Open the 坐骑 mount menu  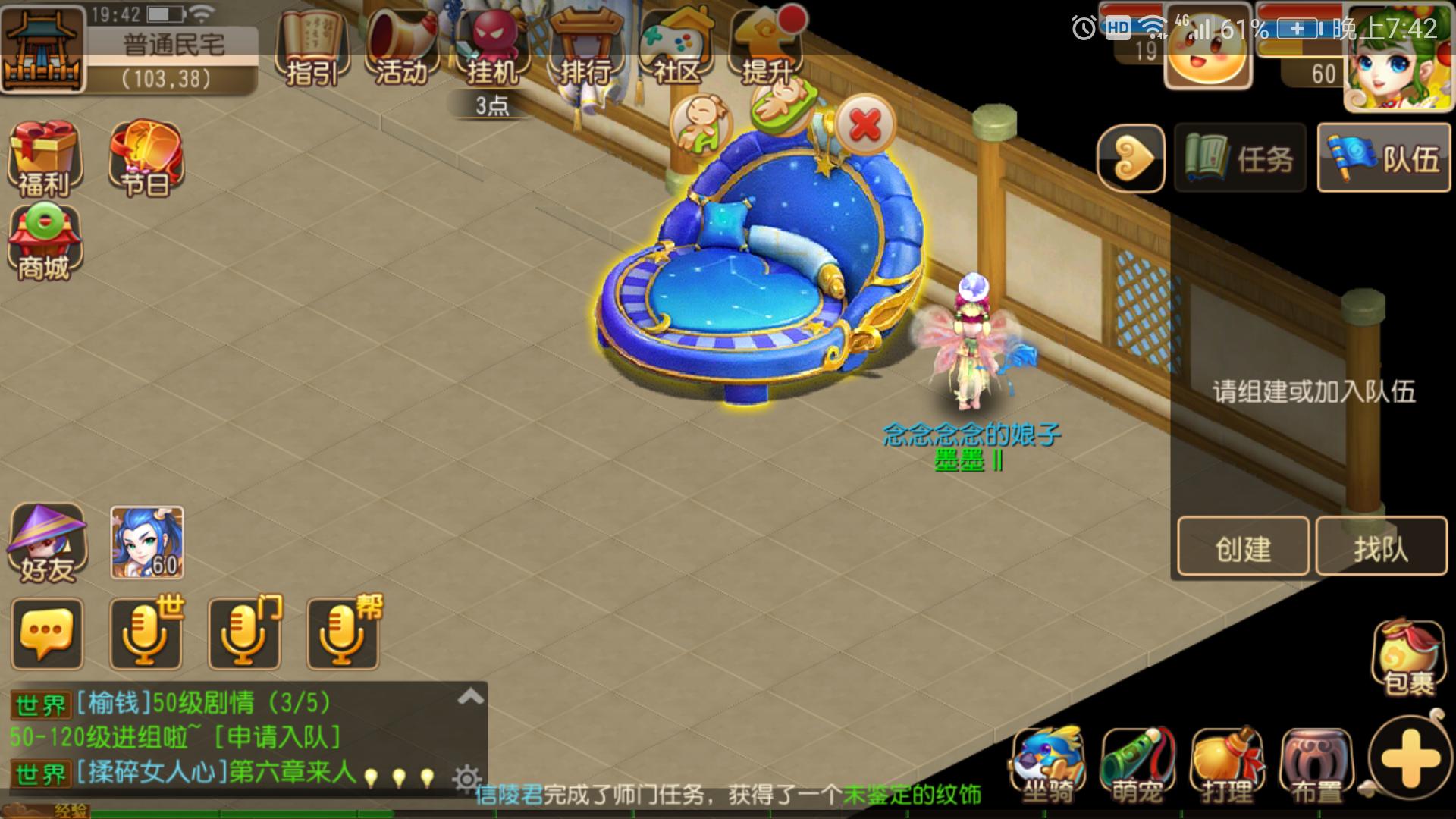pos(1049,766)
